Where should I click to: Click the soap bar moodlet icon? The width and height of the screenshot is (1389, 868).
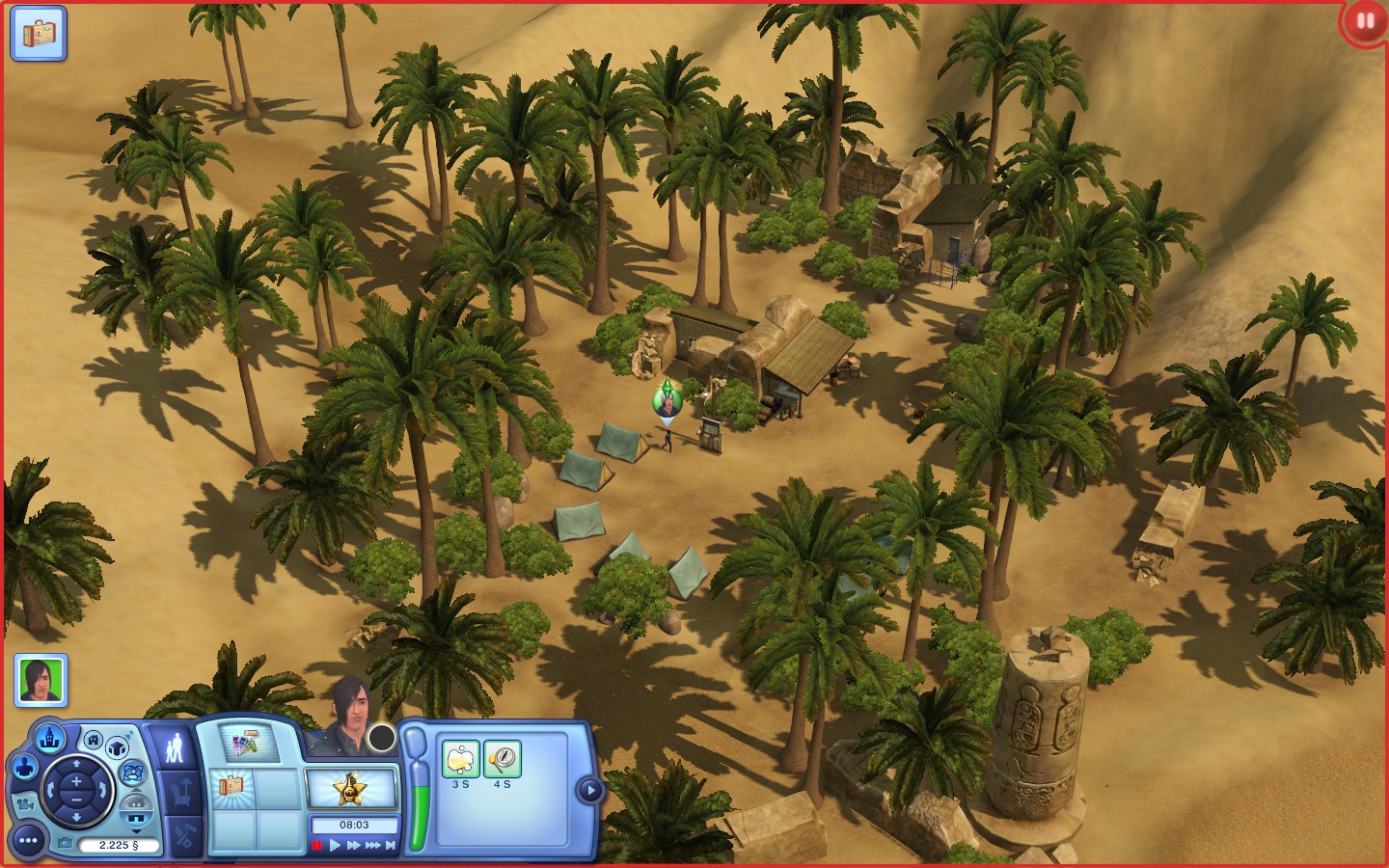[x=461, y=760]
